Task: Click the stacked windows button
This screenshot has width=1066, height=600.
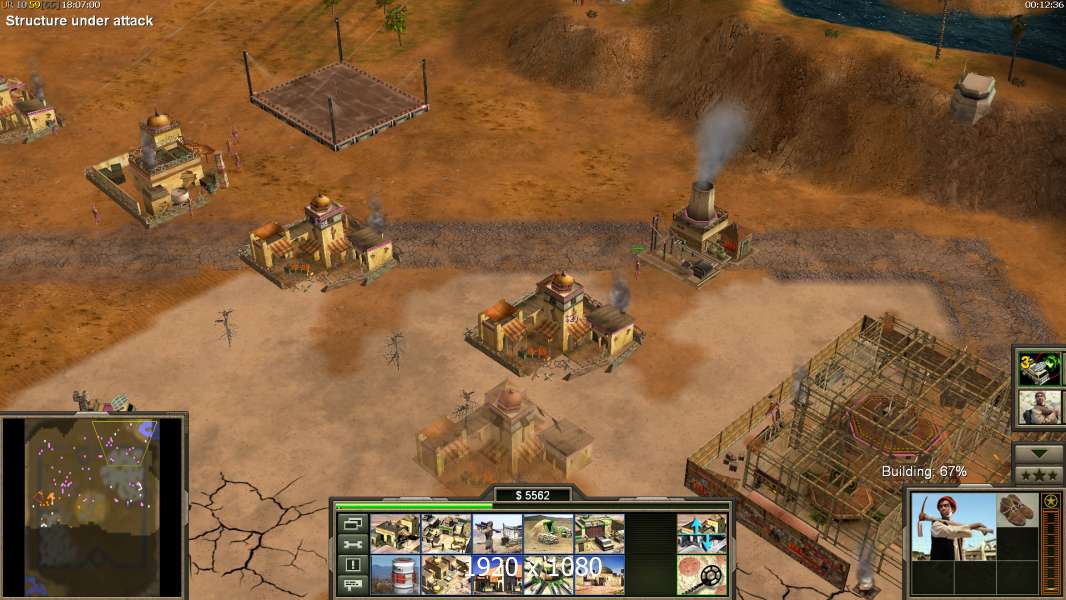Action: pos(351,523)
